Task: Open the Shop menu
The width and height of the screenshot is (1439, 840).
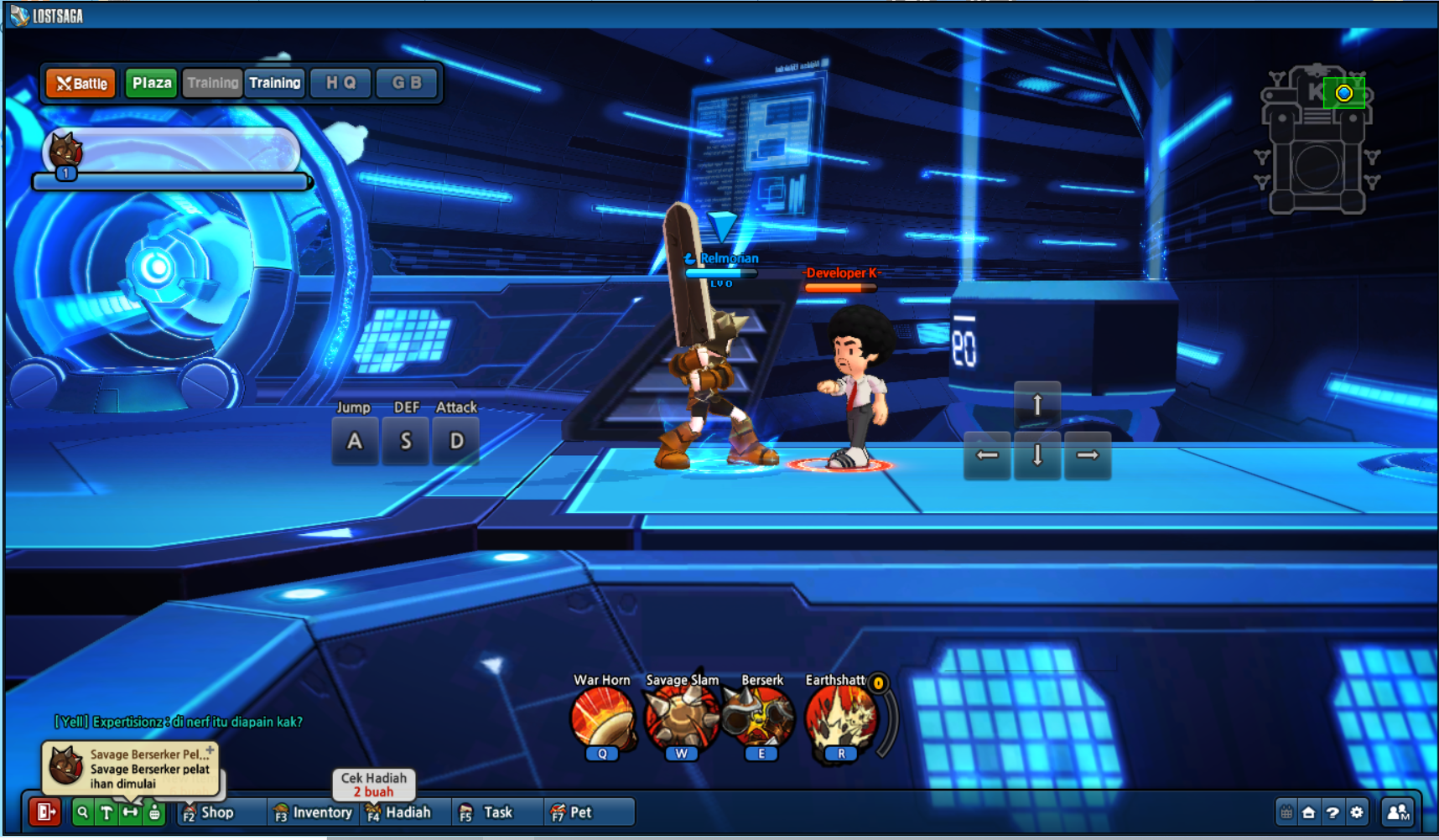Action: [210, 811]
